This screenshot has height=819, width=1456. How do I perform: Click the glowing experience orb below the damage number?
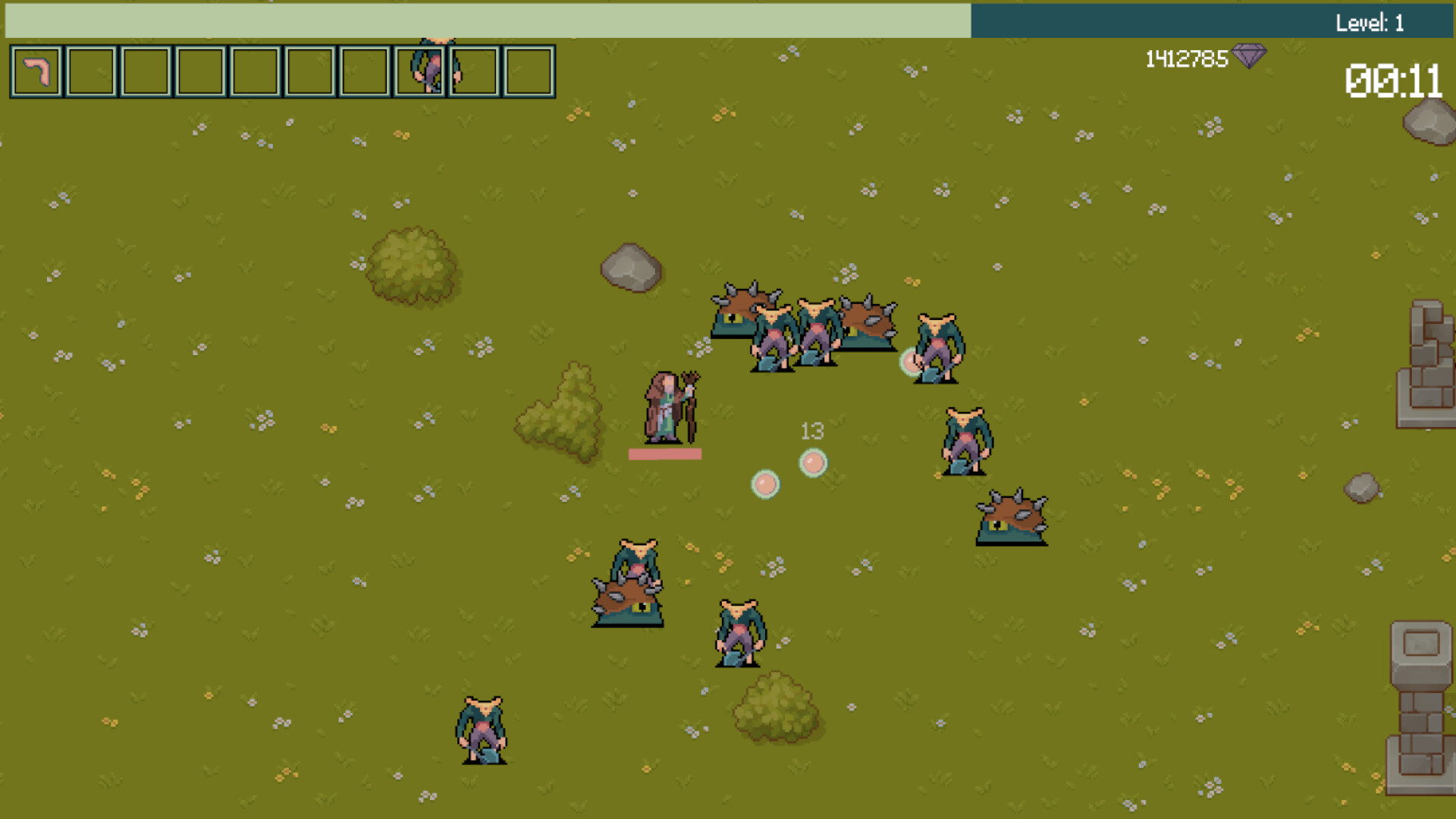(813, 463)
